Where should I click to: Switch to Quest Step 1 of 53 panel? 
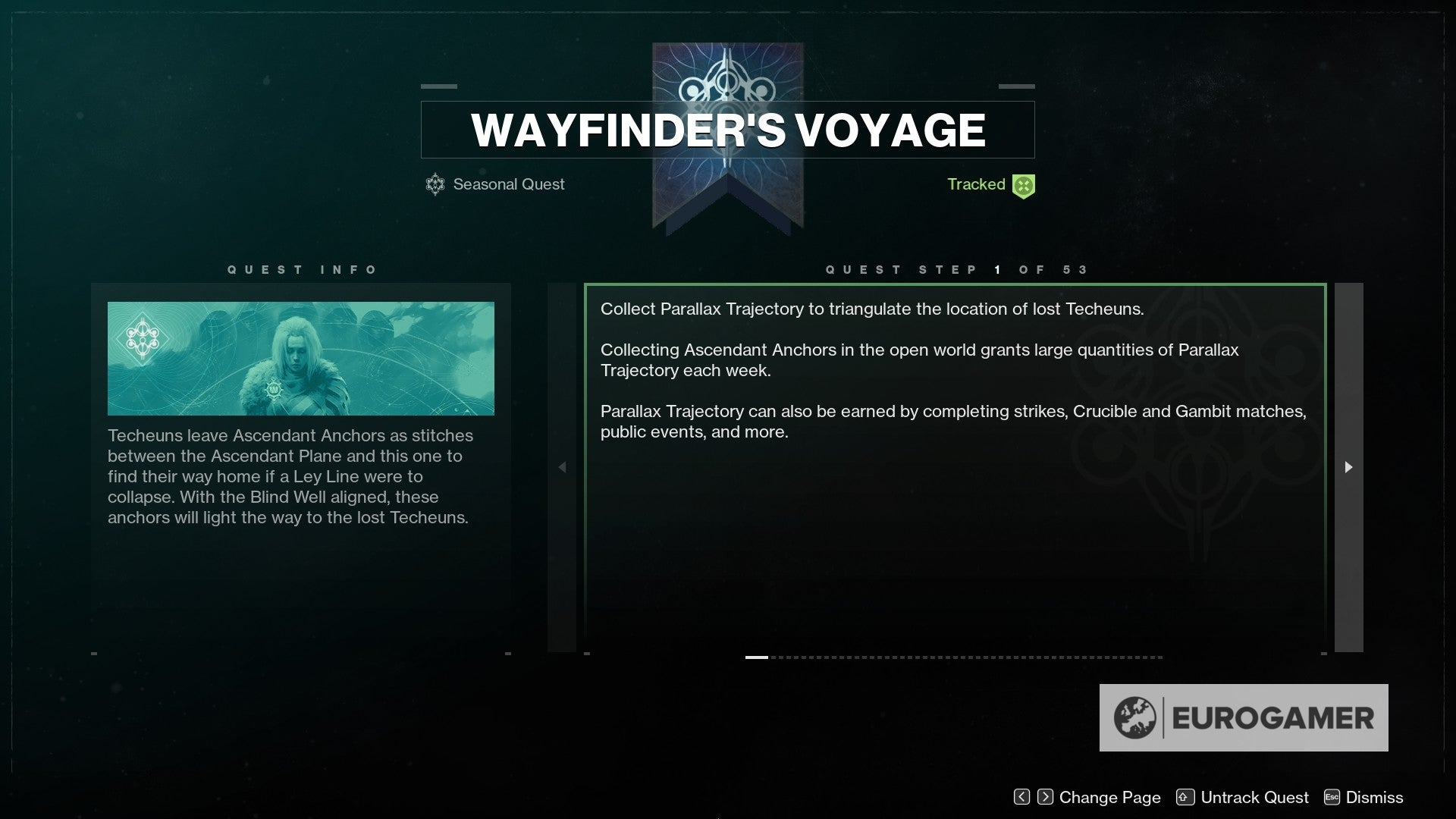(957, 269)
